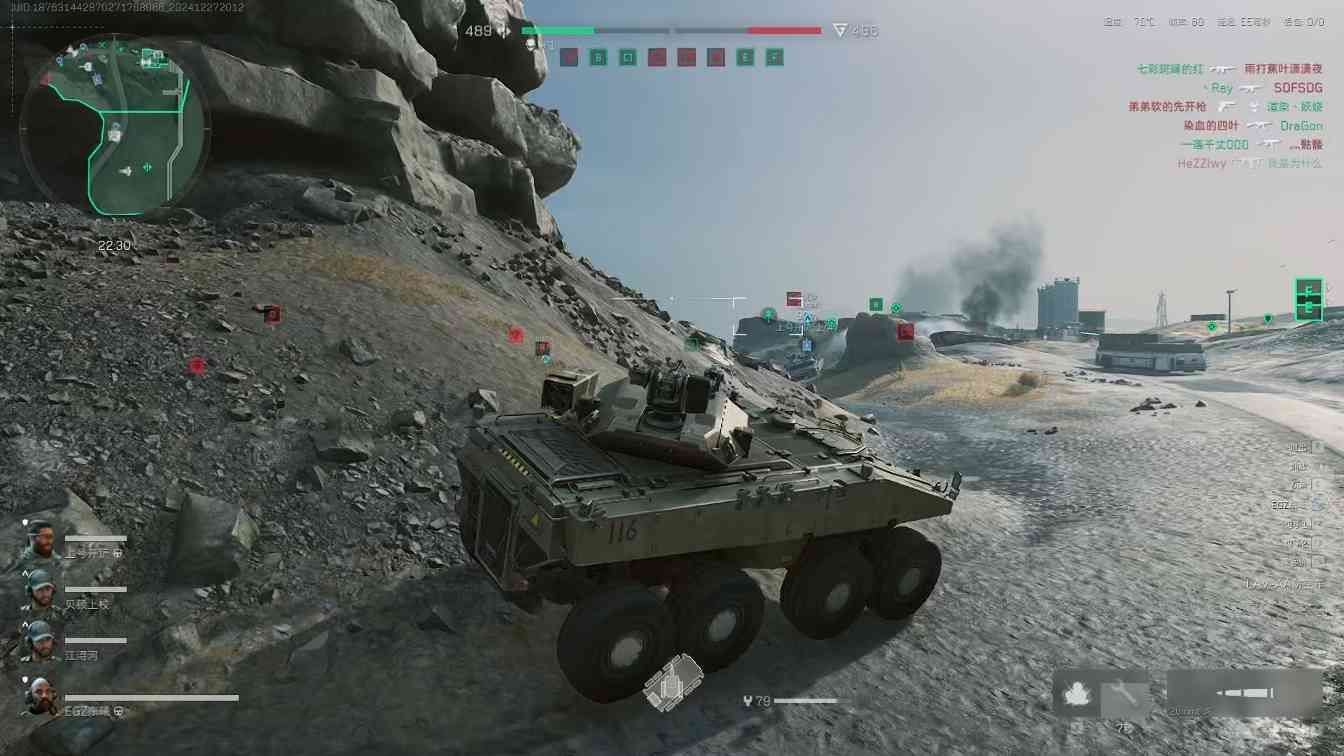
Task: Select green objective B marker
Action: click(x=599, y=58)
